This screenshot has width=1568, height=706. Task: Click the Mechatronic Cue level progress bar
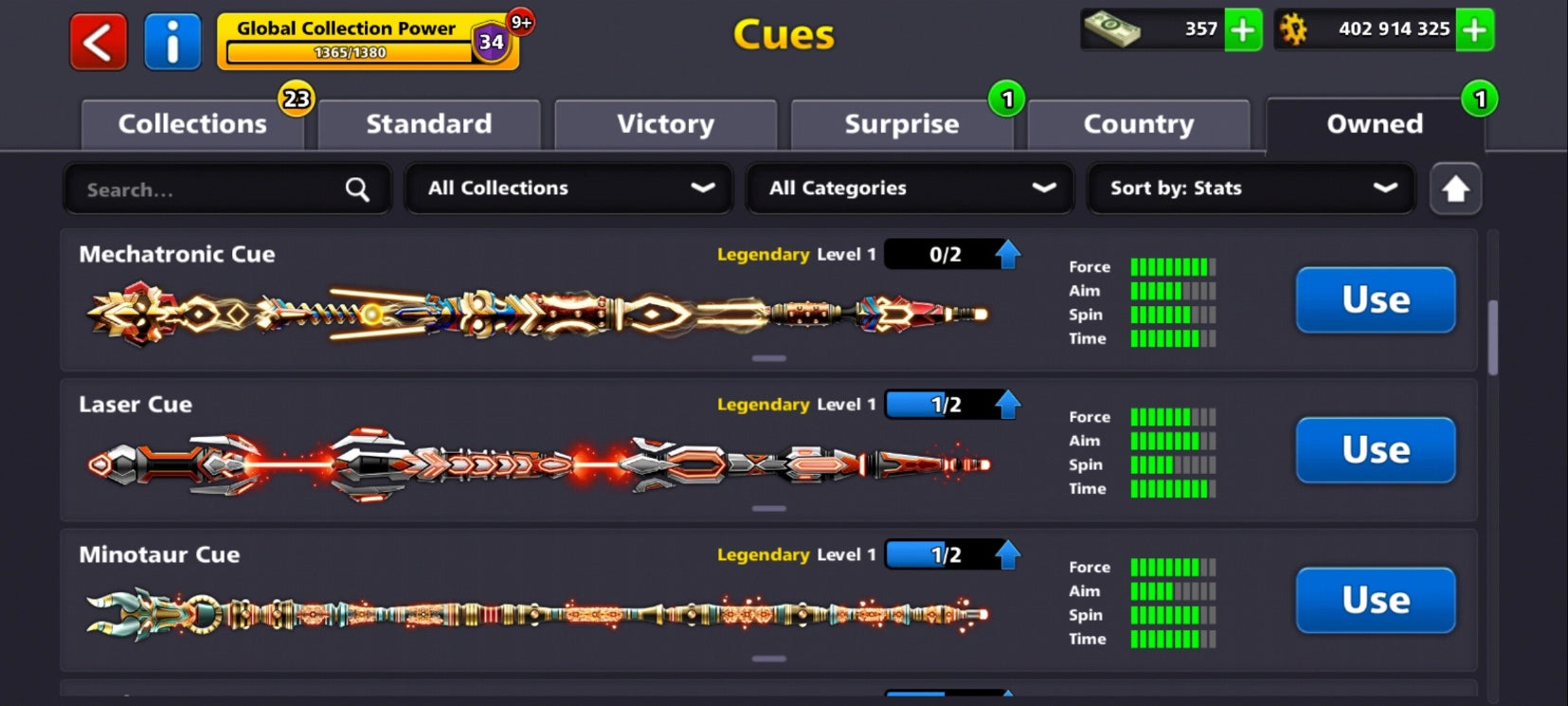pyautogui.click(x=941, y=253)
